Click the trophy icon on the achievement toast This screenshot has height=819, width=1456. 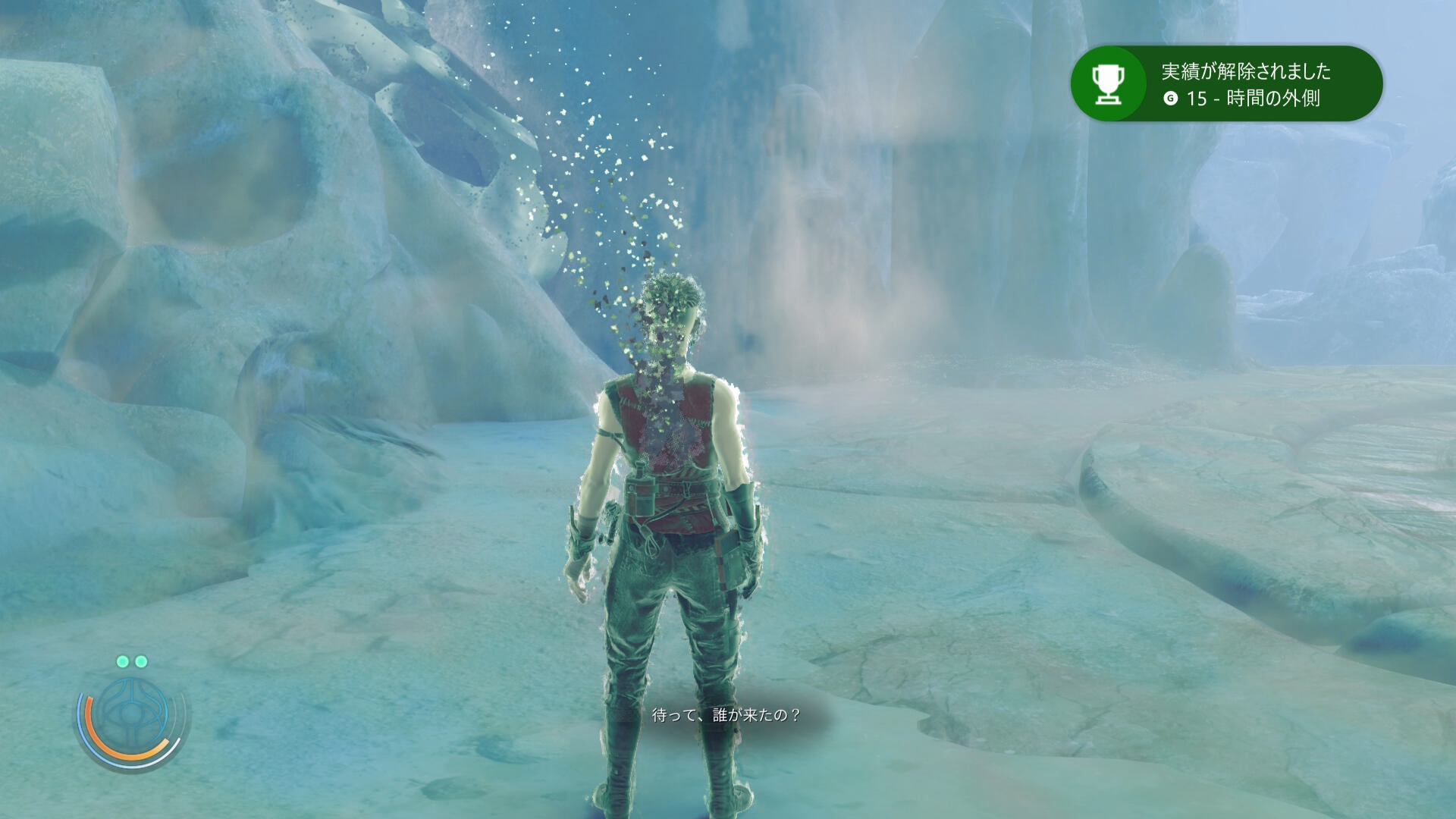pos(1108,83)
